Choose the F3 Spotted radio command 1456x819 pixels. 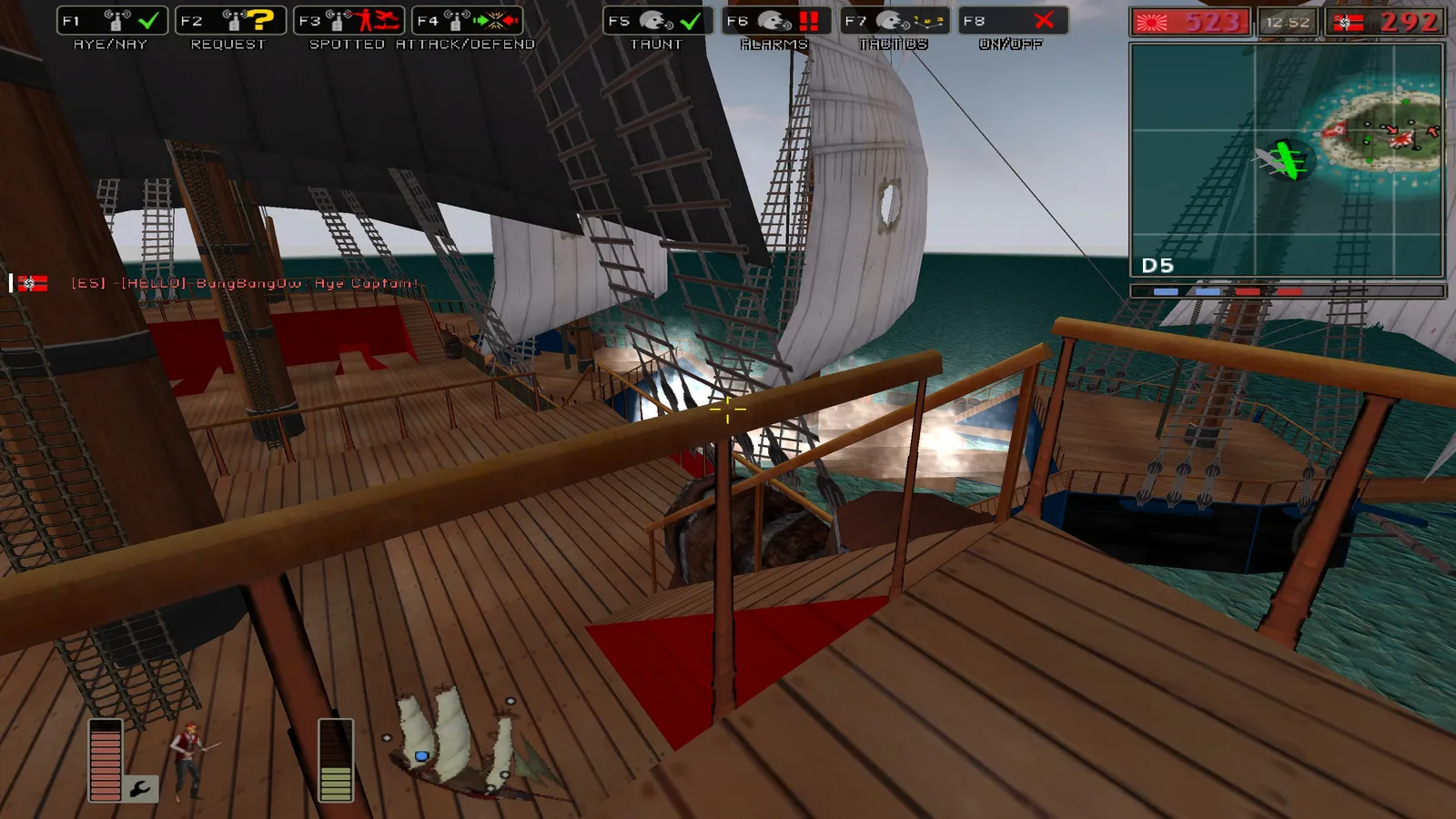coord(349,21)
